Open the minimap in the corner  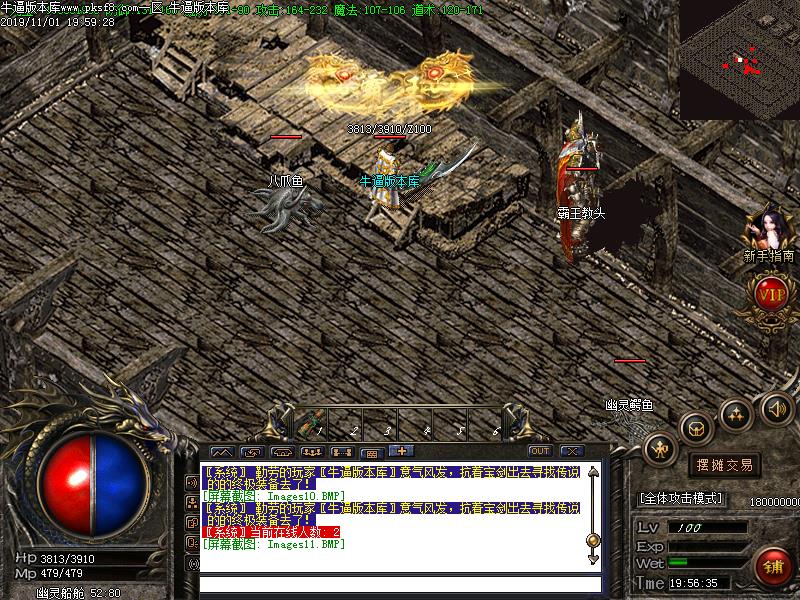tap(739, 60)
